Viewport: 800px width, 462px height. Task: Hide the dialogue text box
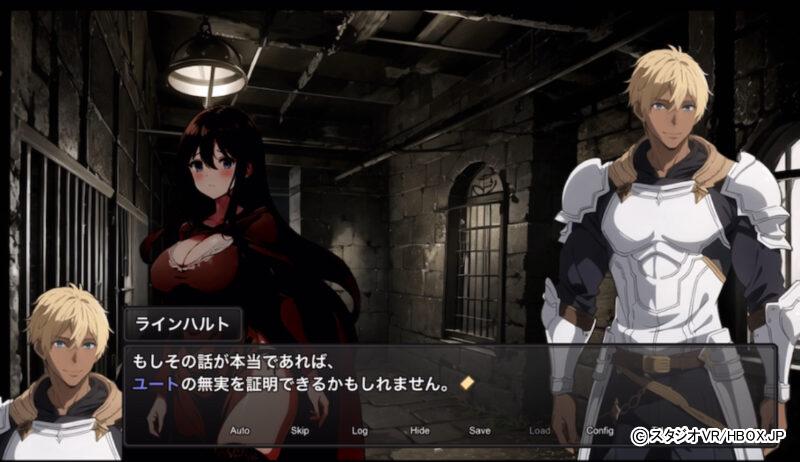[x=420, y=431]
